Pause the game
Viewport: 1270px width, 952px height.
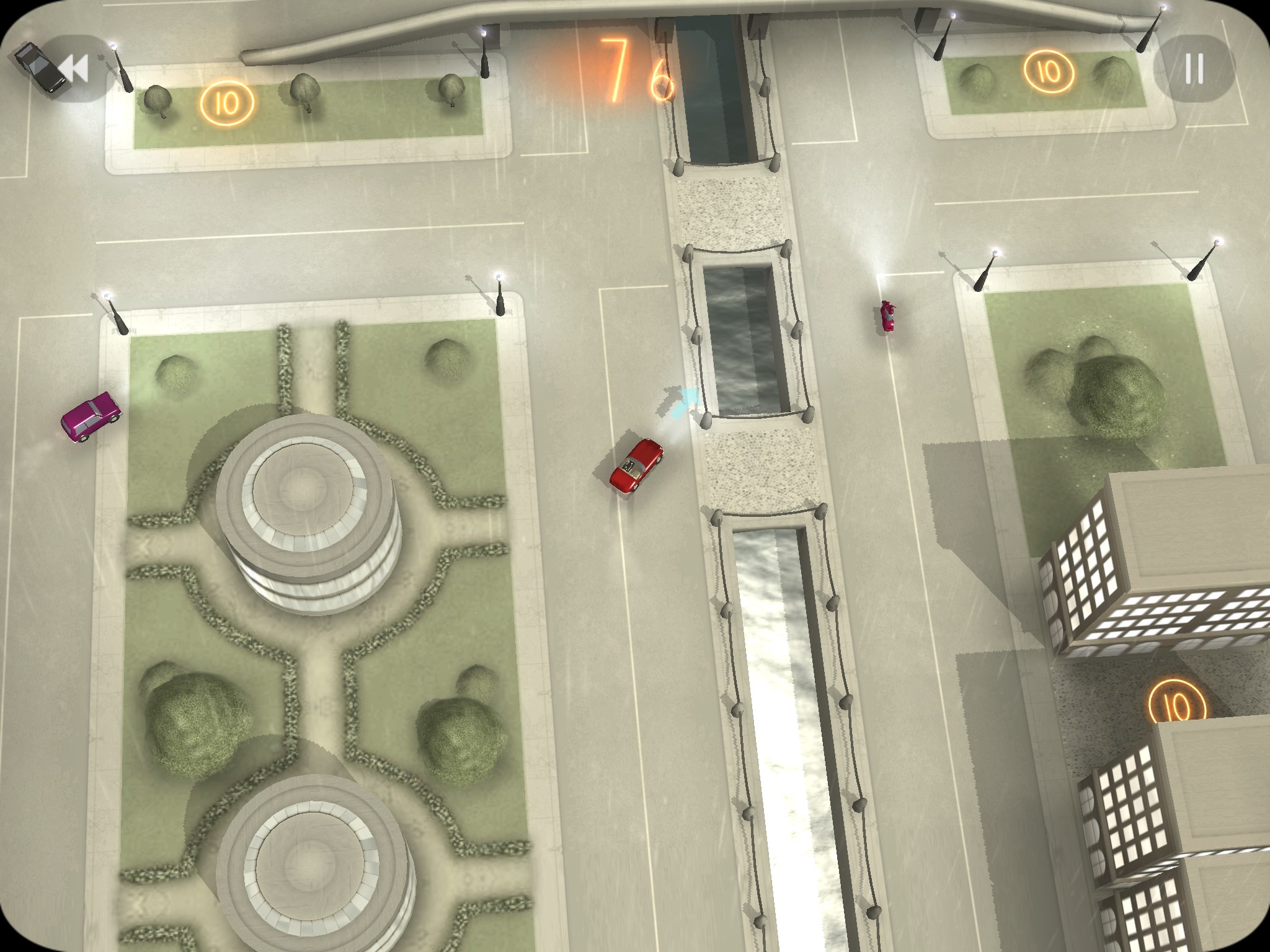(1193, 68)
